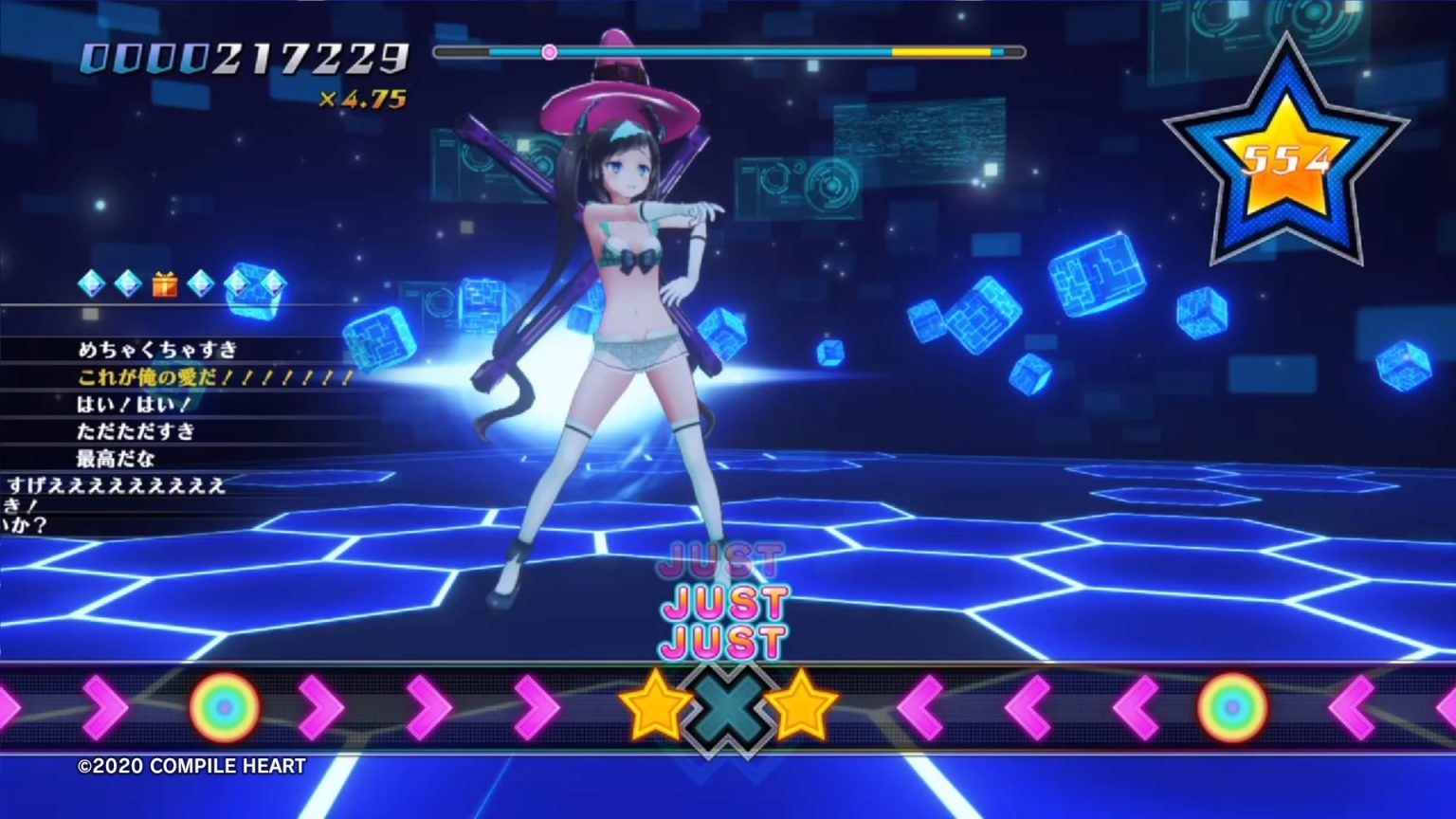
Task: Toggle the second diamond gem icon
Action: pyautogui.click(x=129, y=284)
